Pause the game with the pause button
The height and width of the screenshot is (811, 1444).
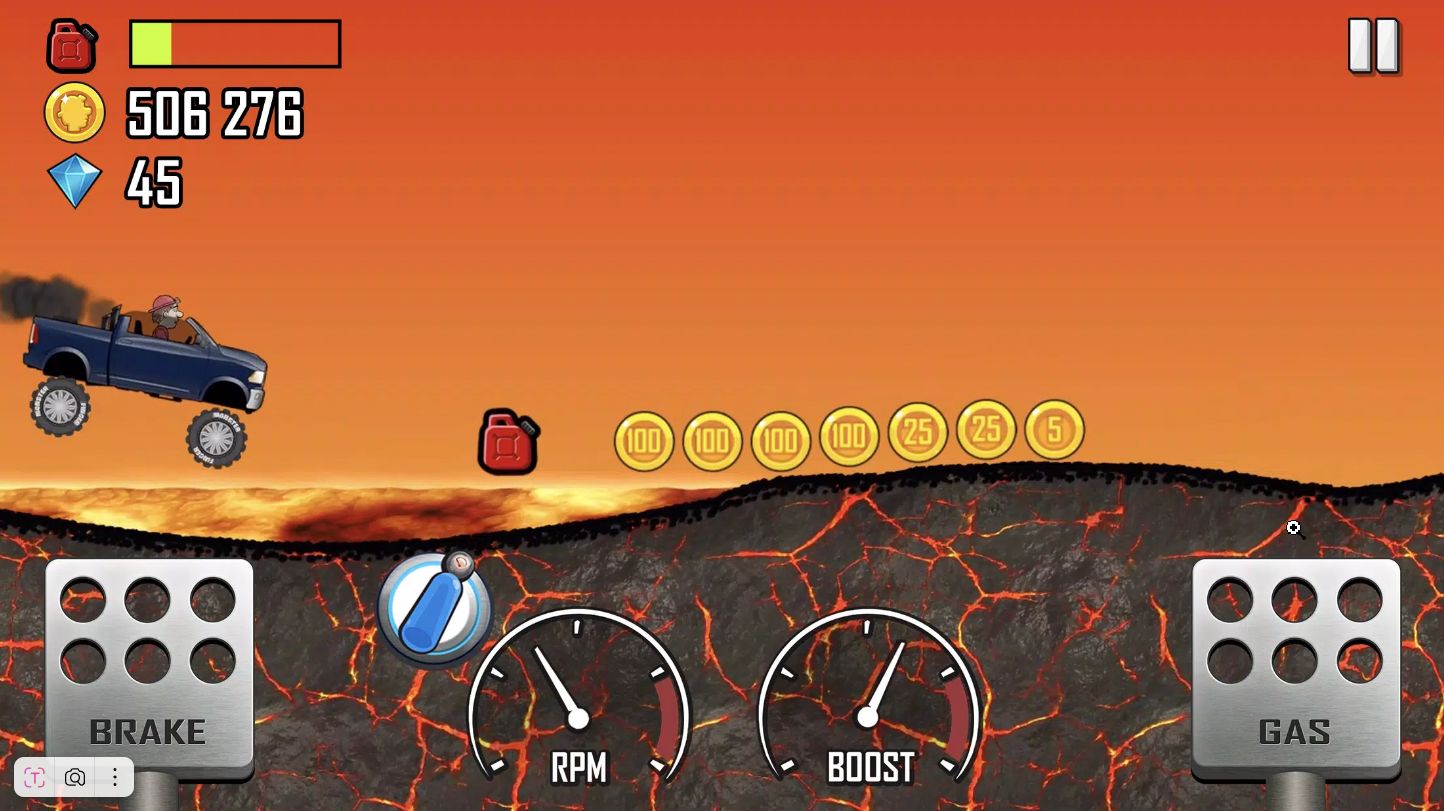tap(1374, 45)
